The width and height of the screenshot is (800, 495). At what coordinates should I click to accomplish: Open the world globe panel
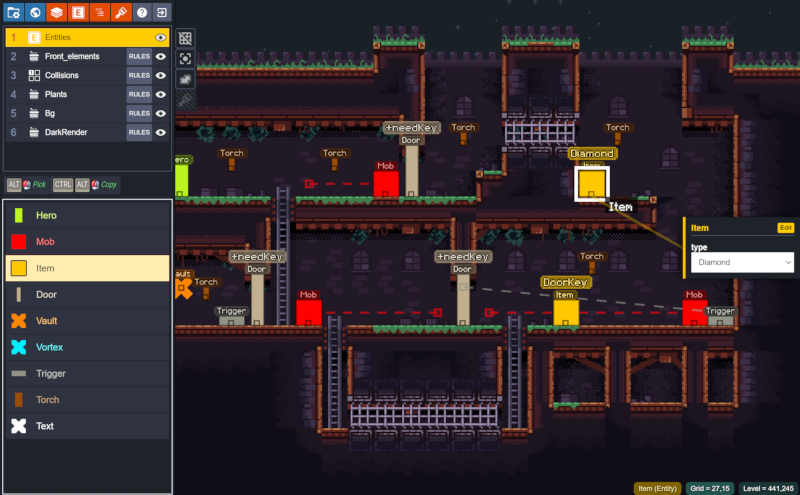(x=35, y=12)
